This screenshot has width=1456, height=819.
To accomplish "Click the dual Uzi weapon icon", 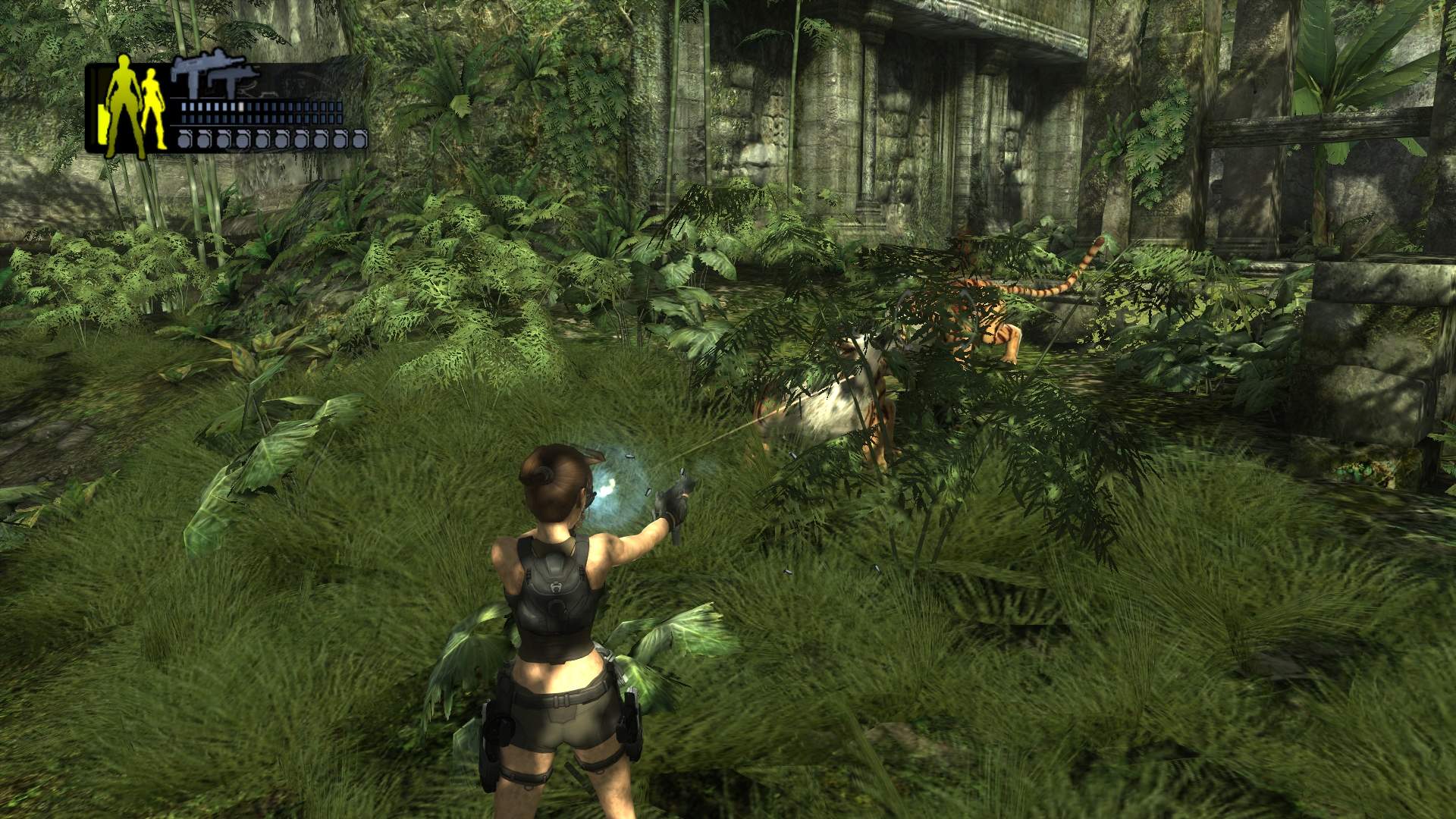I will coord(215,77).
